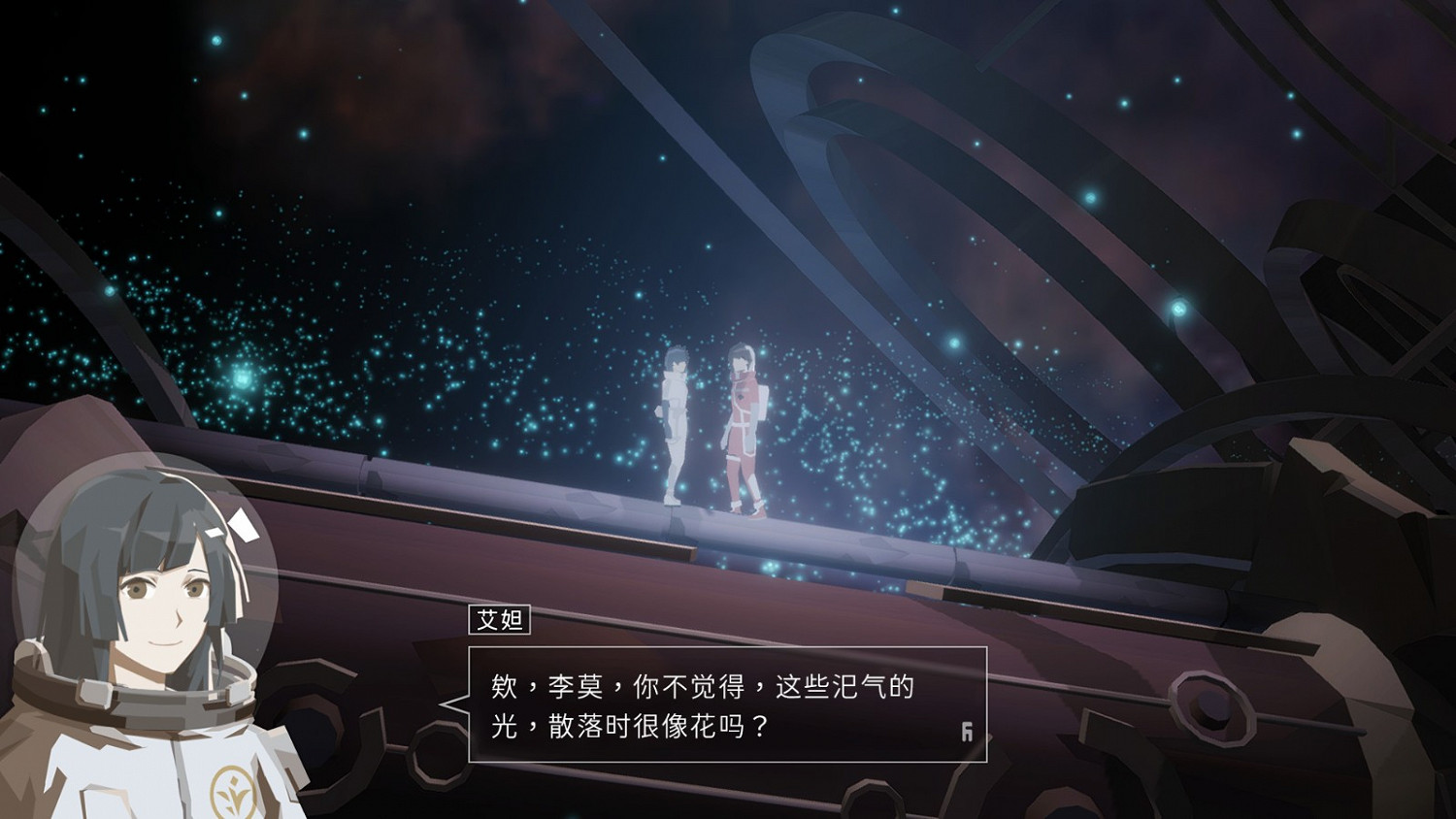
Task: Click the glowing blue orb on the right structure
Action: tap(1179, 308)
